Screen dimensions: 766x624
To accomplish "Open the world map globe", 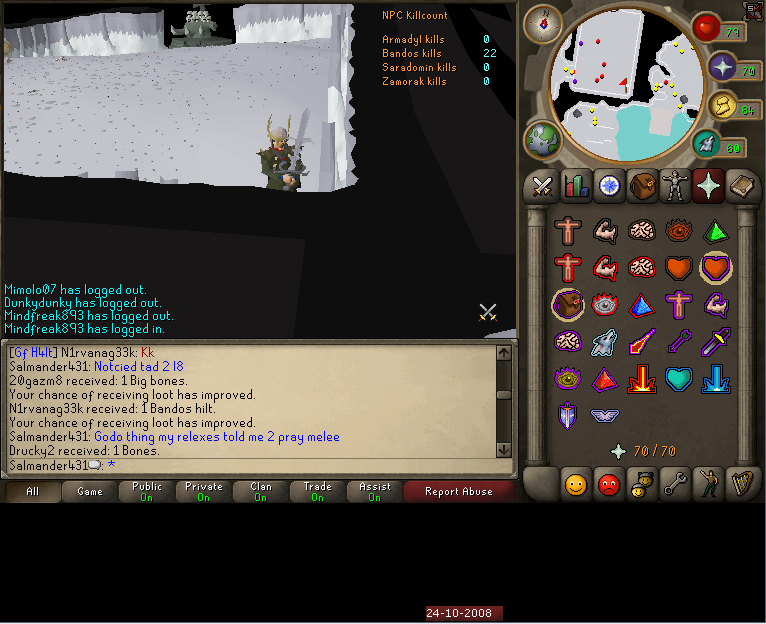I will pos(543,139).
